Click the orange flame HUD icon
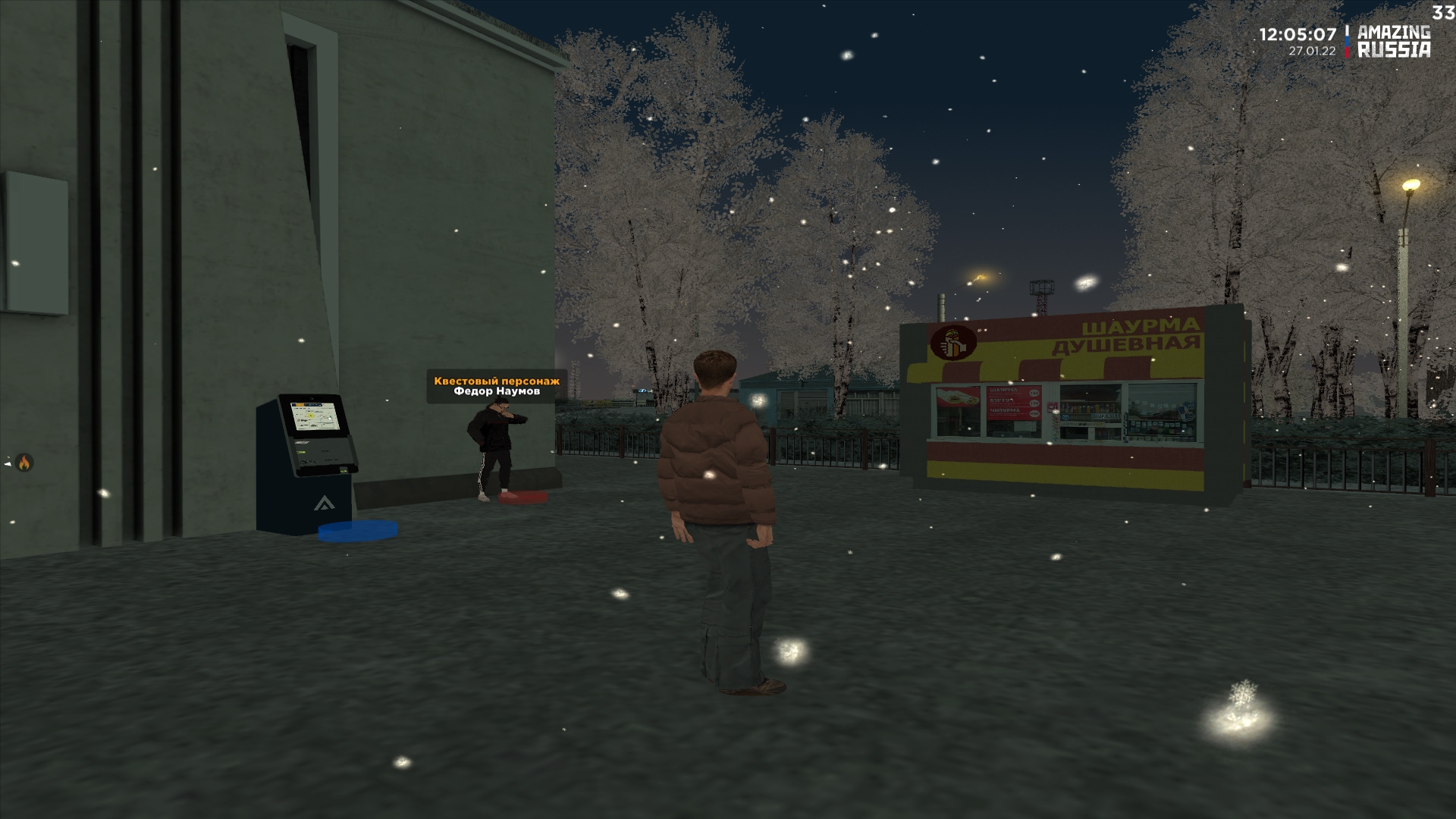 click(24, 463)
